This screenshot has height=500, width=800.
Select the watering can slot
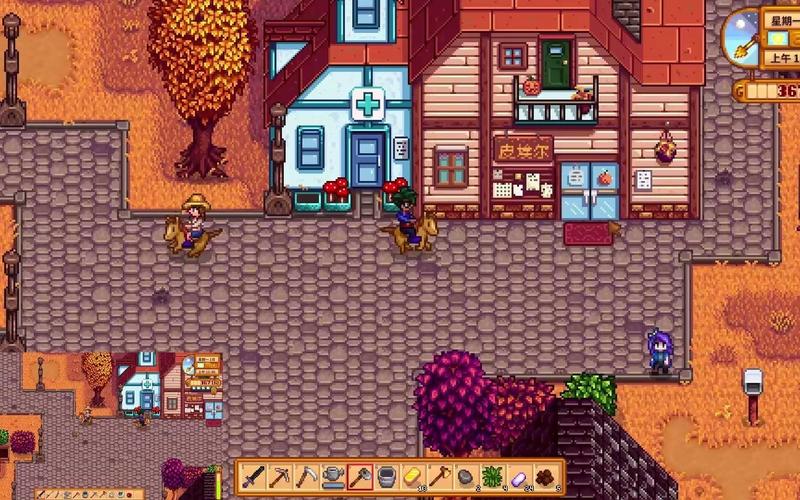[x=333, y=477]
